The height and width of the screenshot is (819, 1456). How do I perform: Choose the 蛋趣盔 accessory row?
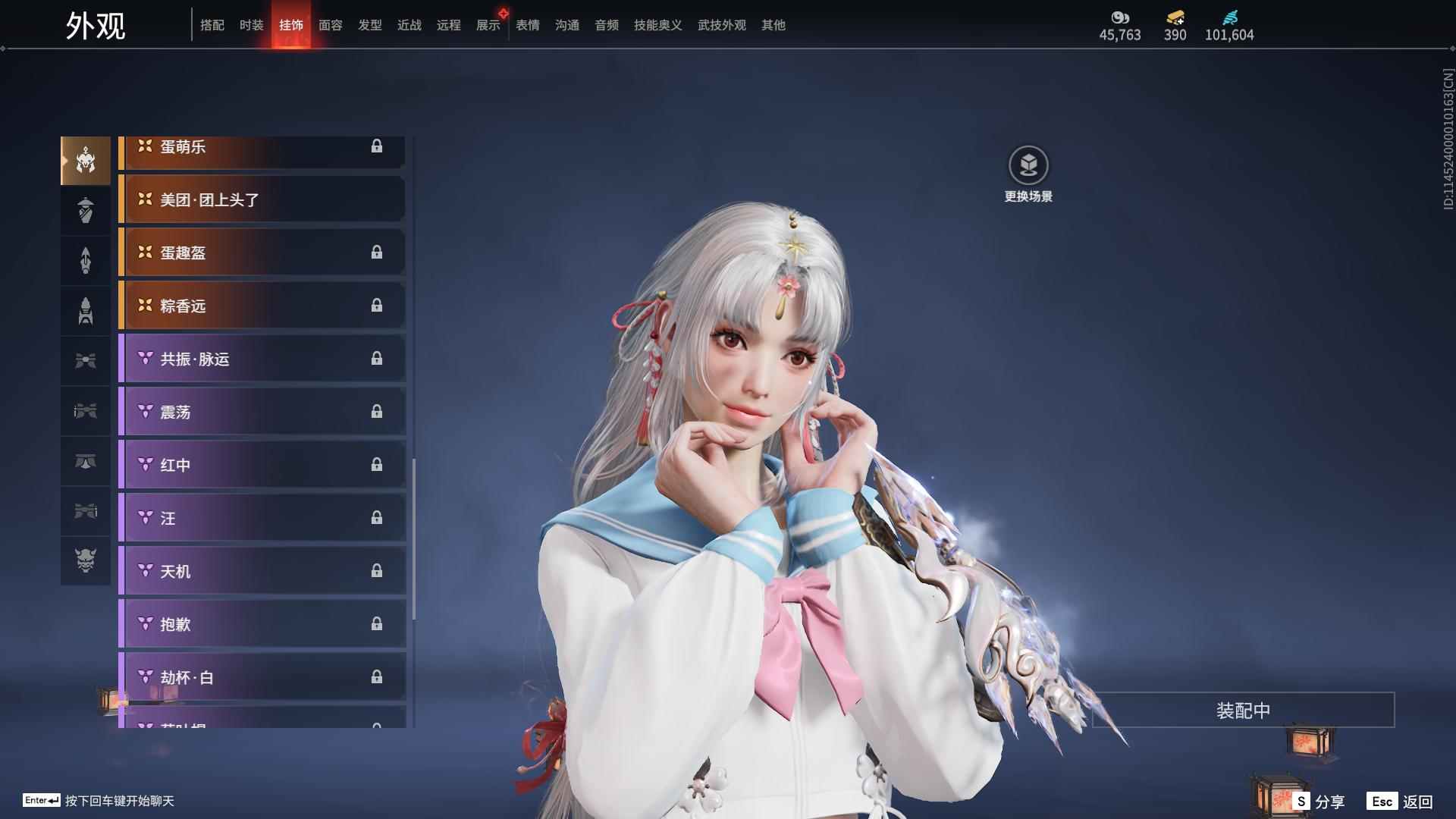click(262, 253)
